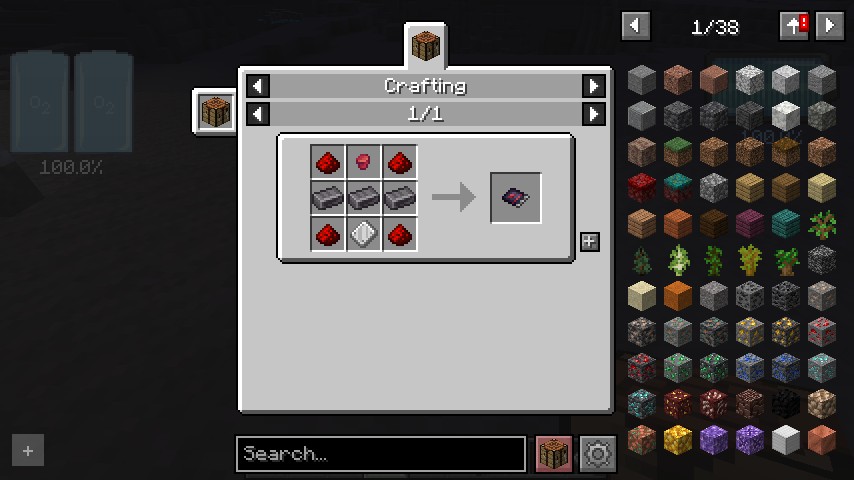Click the up-arrow button with the red badge
The width and height of the screenshot is (854, 480).
click(x=794, y=26)
